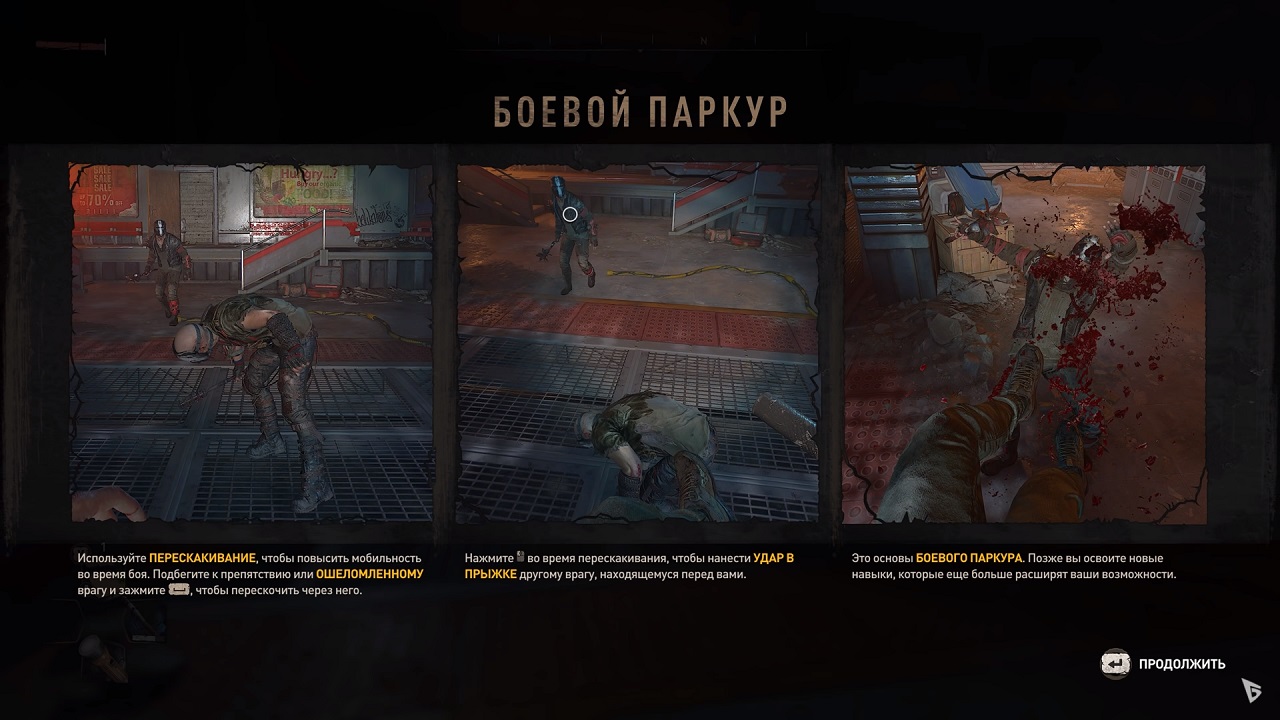Click the ПРОДОЛЖИТЬ continue button
The image size is (1280, 720).
click(x=1181, y=663)
